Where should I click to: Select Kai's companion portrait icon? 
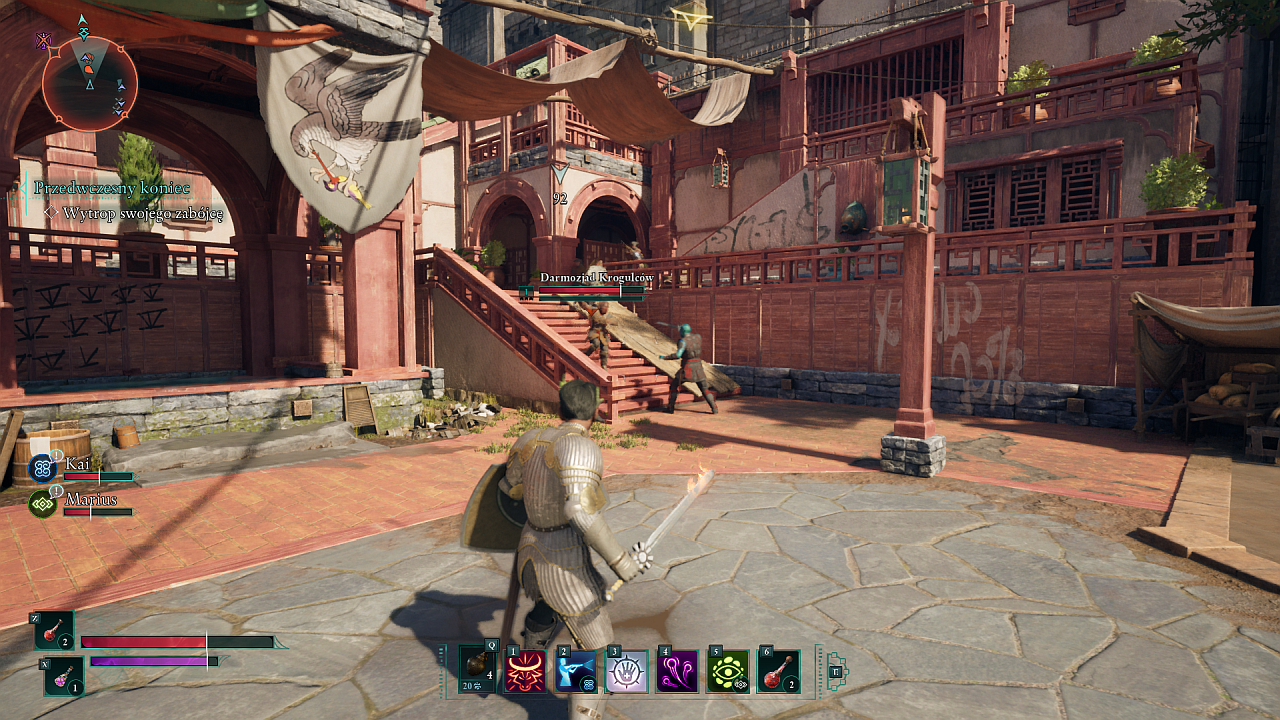click(x=42, y=467)
